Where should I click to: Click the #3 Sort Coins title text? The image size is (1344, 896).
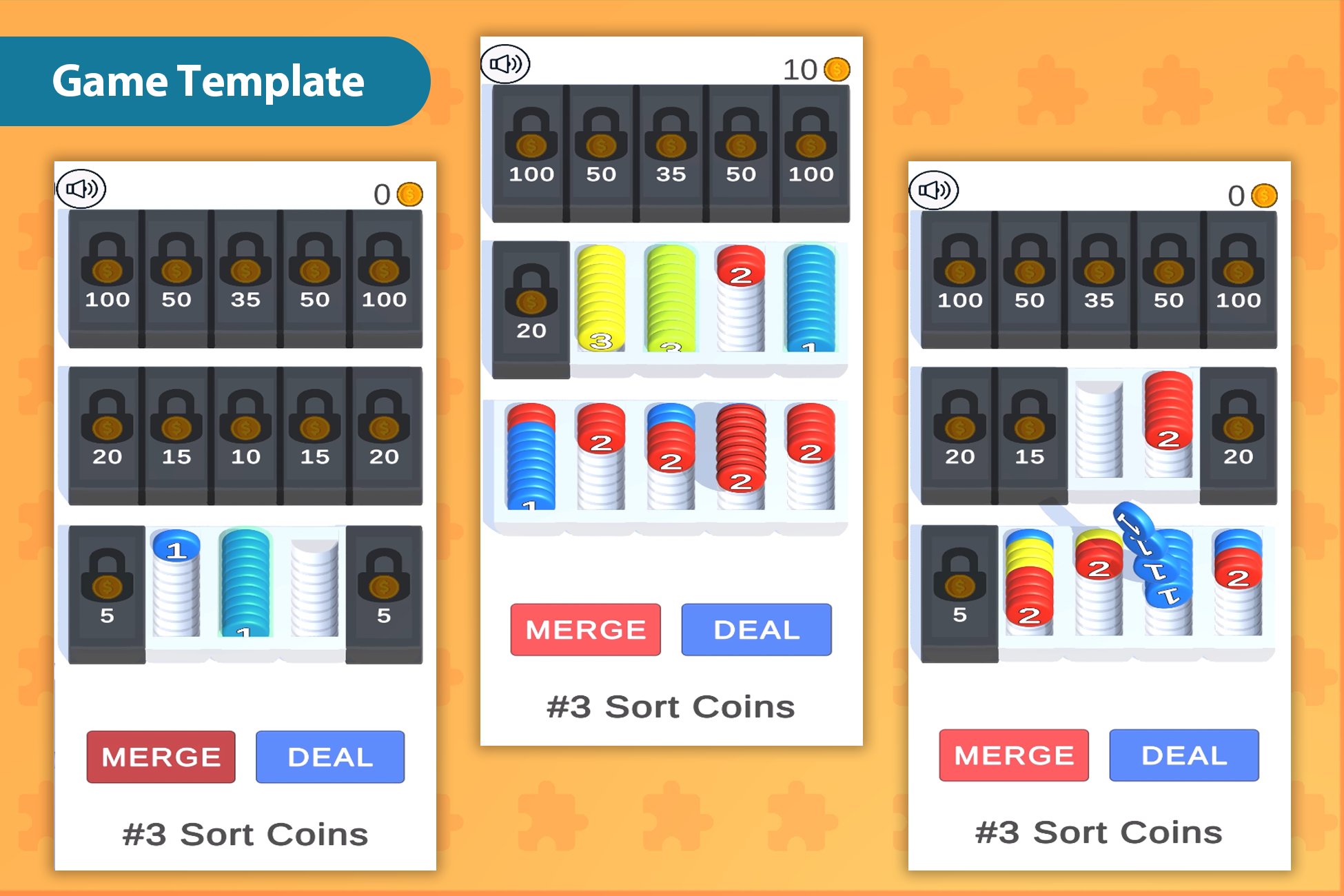coord(245,834)
